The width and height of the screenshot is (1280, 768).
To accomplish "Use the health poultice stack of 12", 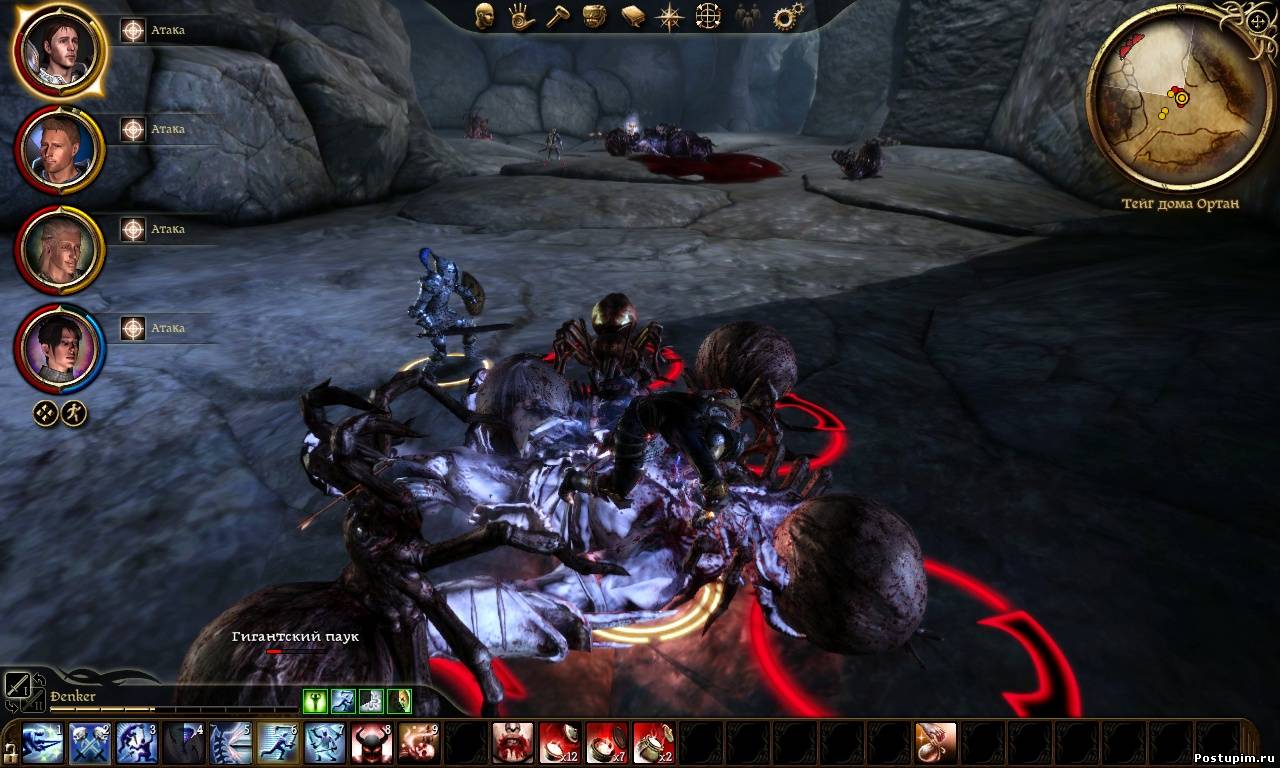I will [x=560, y=743].
